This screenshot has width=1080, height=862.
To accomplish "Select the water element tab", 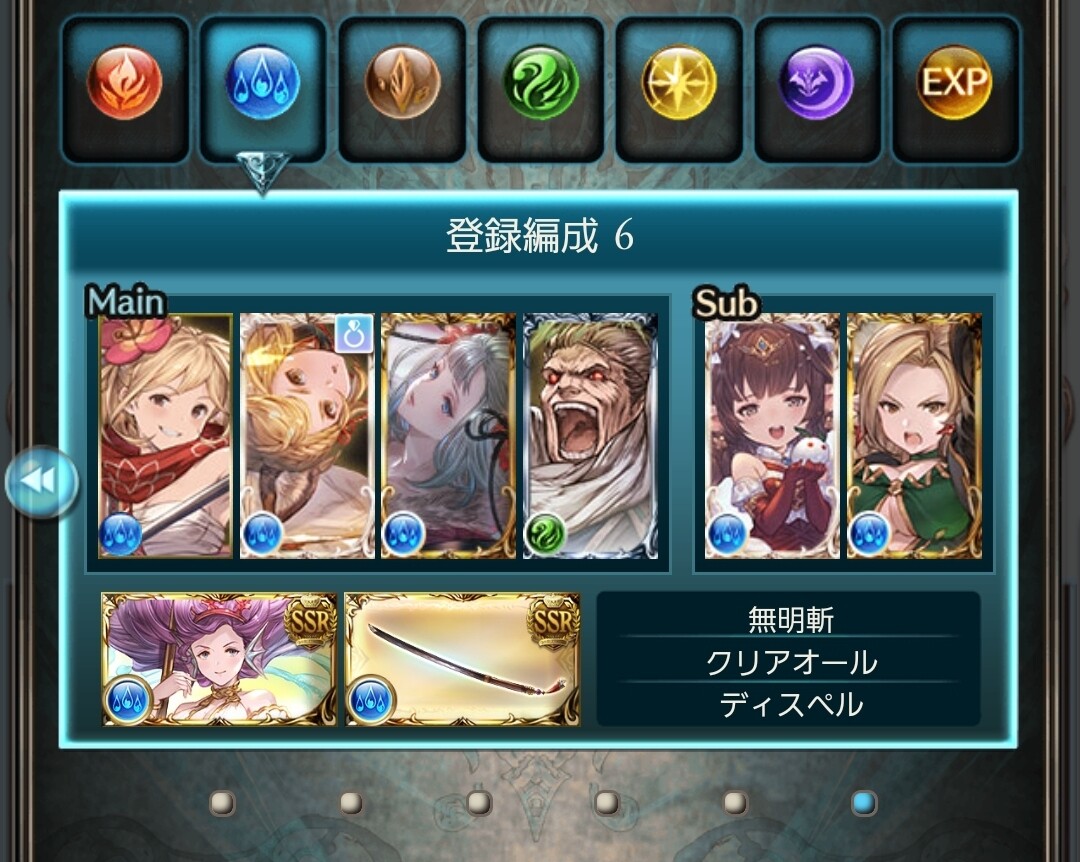I will 263,82.
